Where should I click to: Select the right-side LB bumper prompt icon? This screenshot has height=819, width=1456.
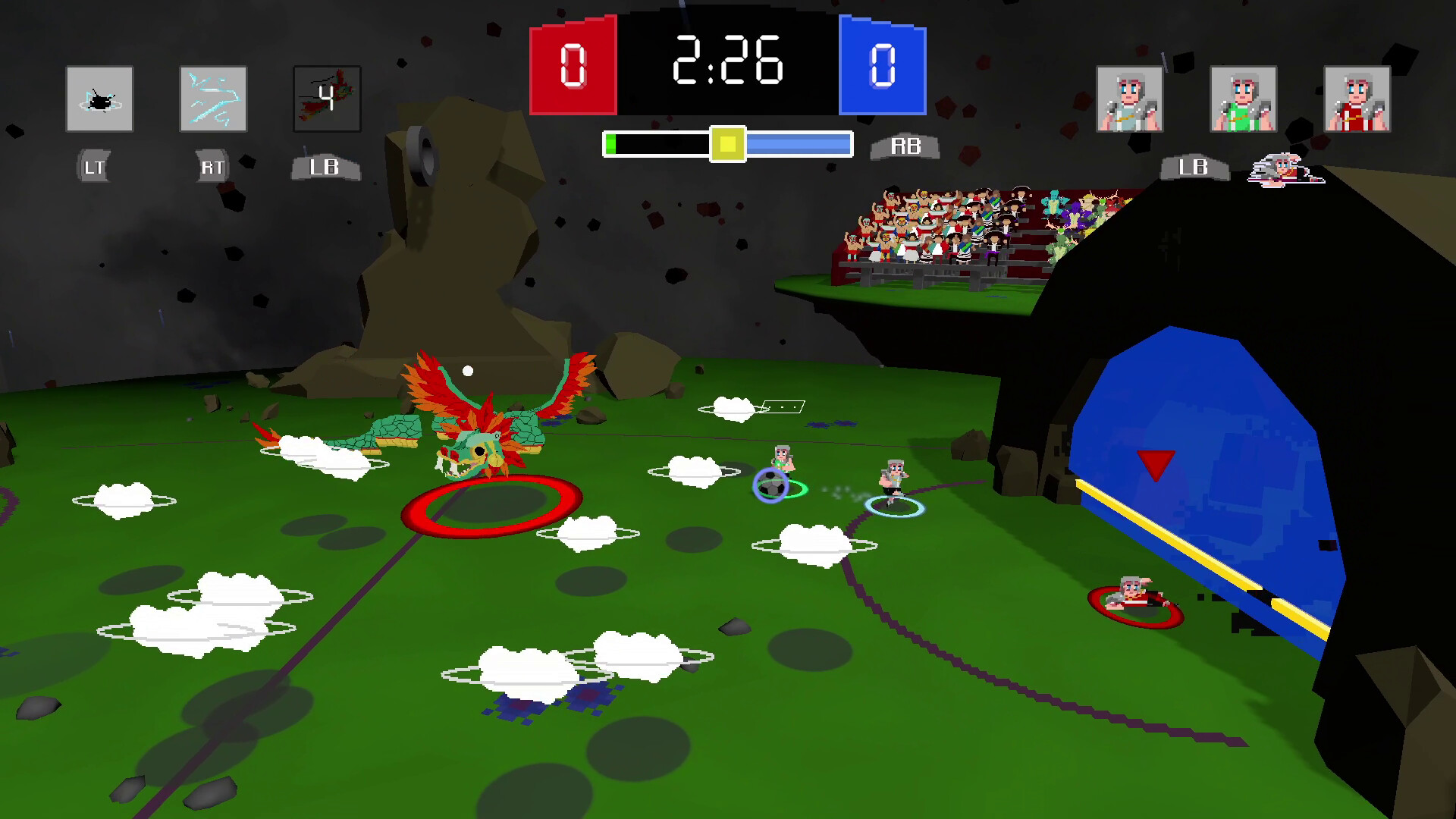tap(1192, 168)
